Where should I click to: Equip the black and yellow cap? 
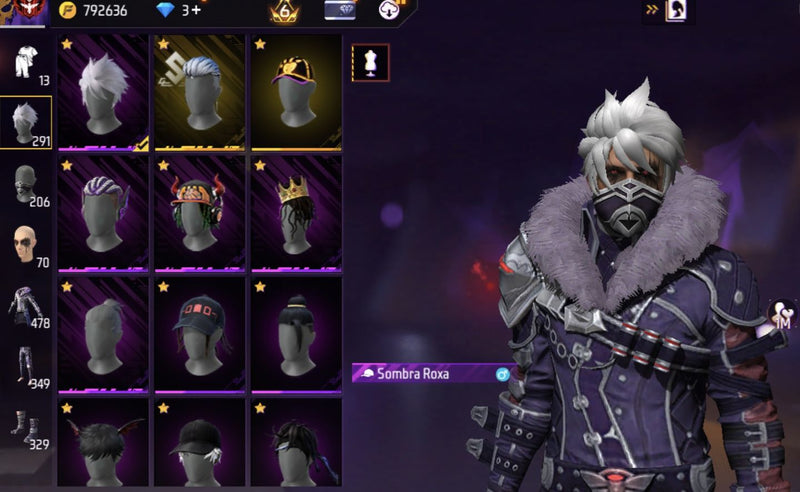(x=295, y=93)
